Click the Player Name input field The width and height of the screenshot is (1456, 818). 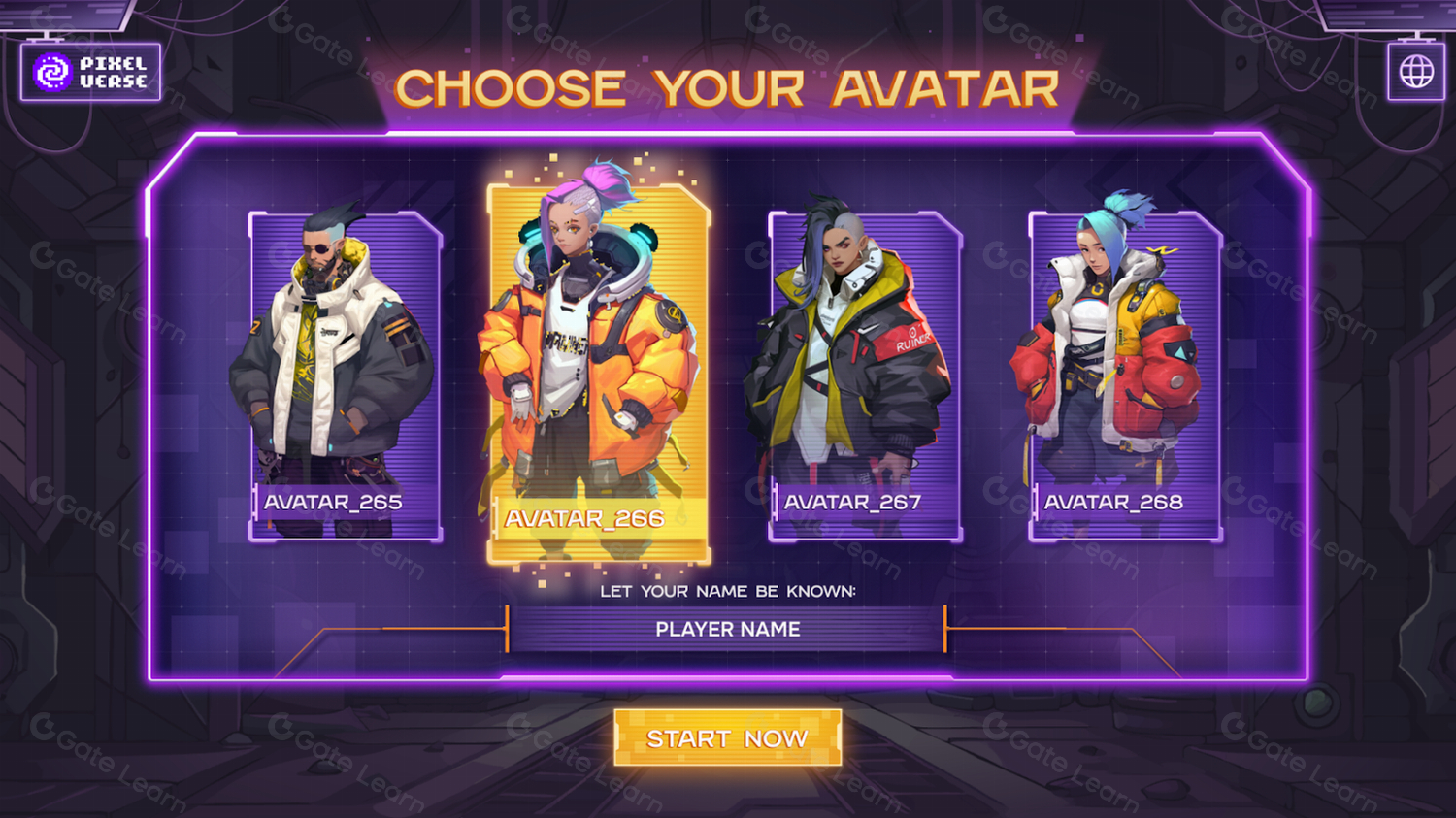pos(726,630)
